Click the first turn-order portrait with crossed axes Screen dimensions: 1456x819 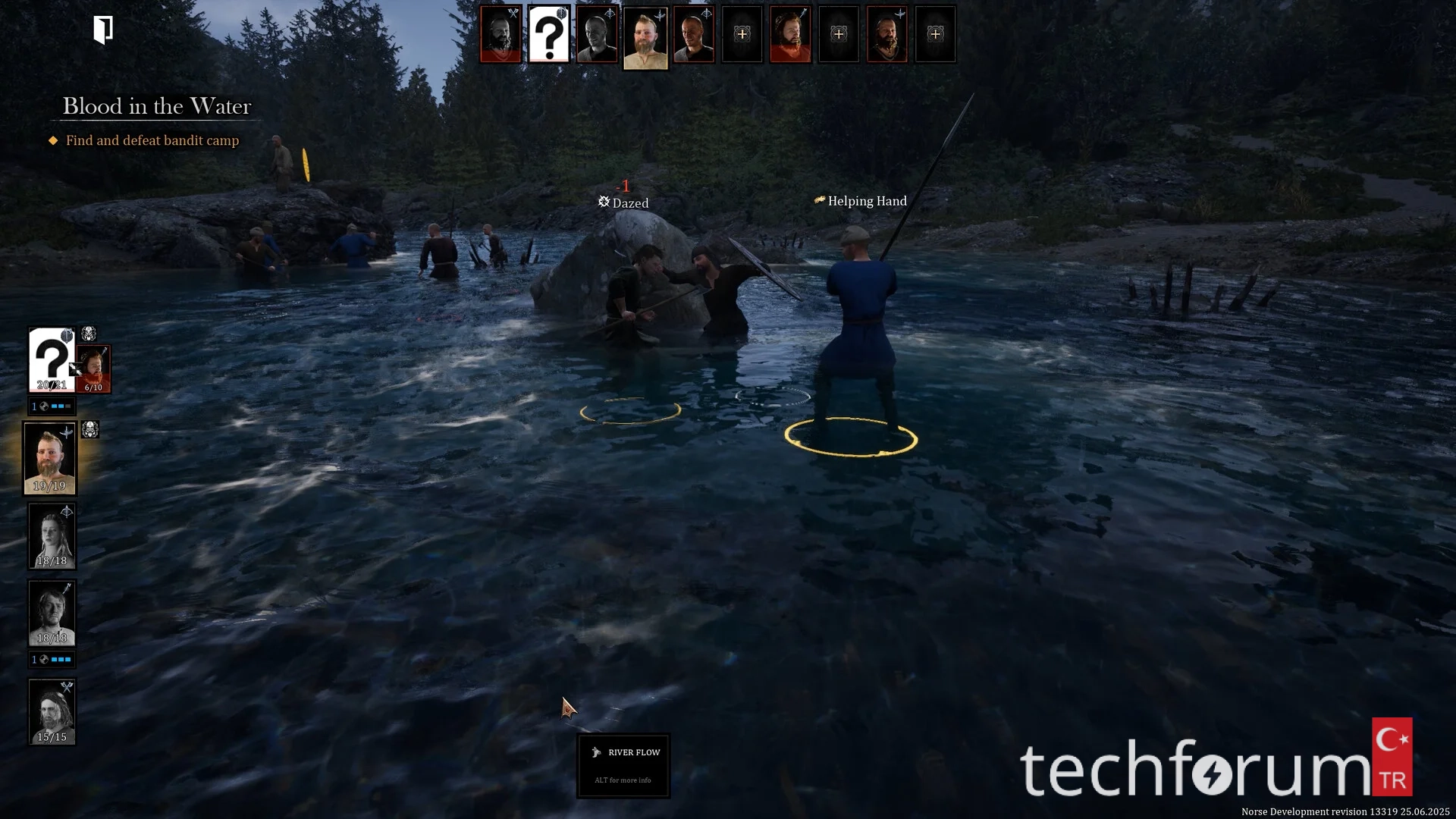(x=500, y=35)
